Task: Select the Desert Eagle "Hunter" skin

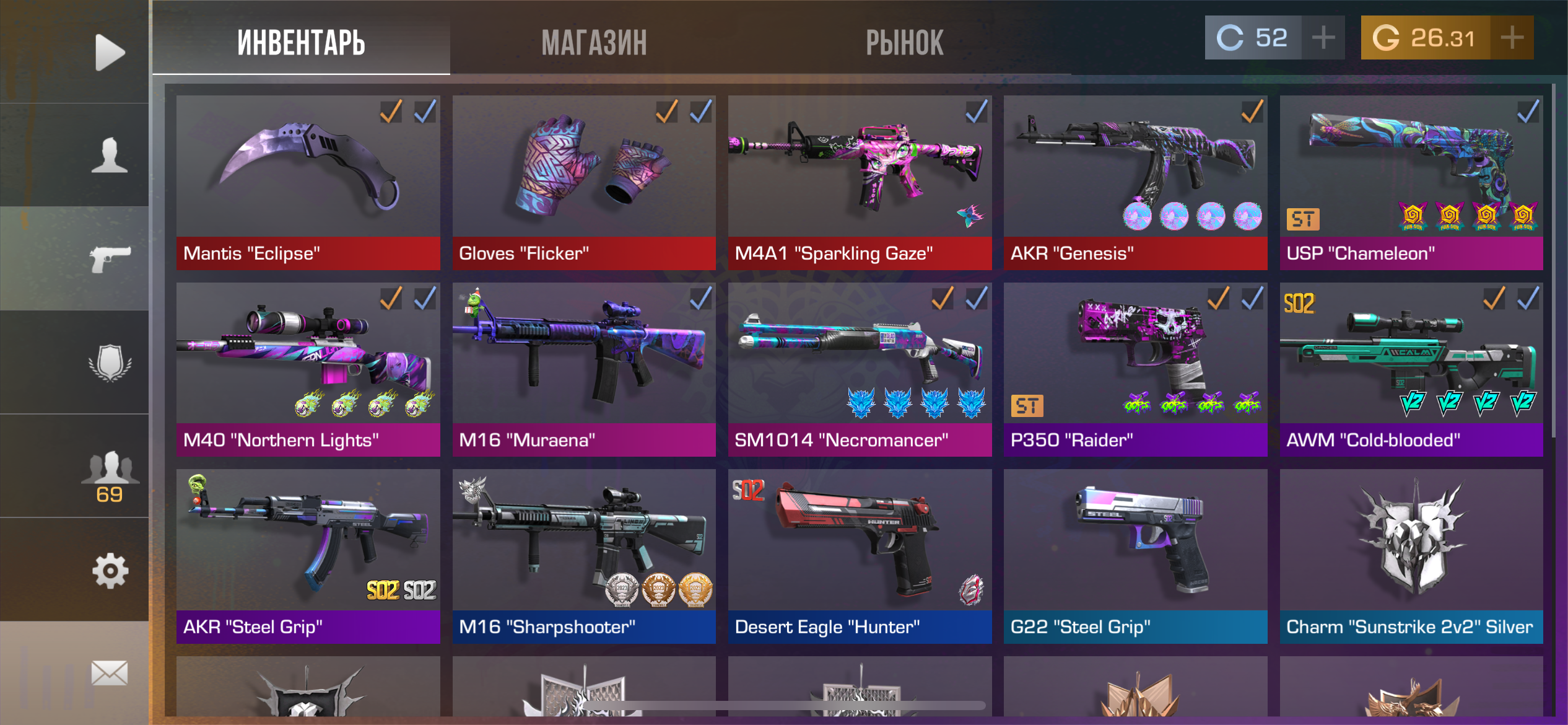Action: point(859,556)
